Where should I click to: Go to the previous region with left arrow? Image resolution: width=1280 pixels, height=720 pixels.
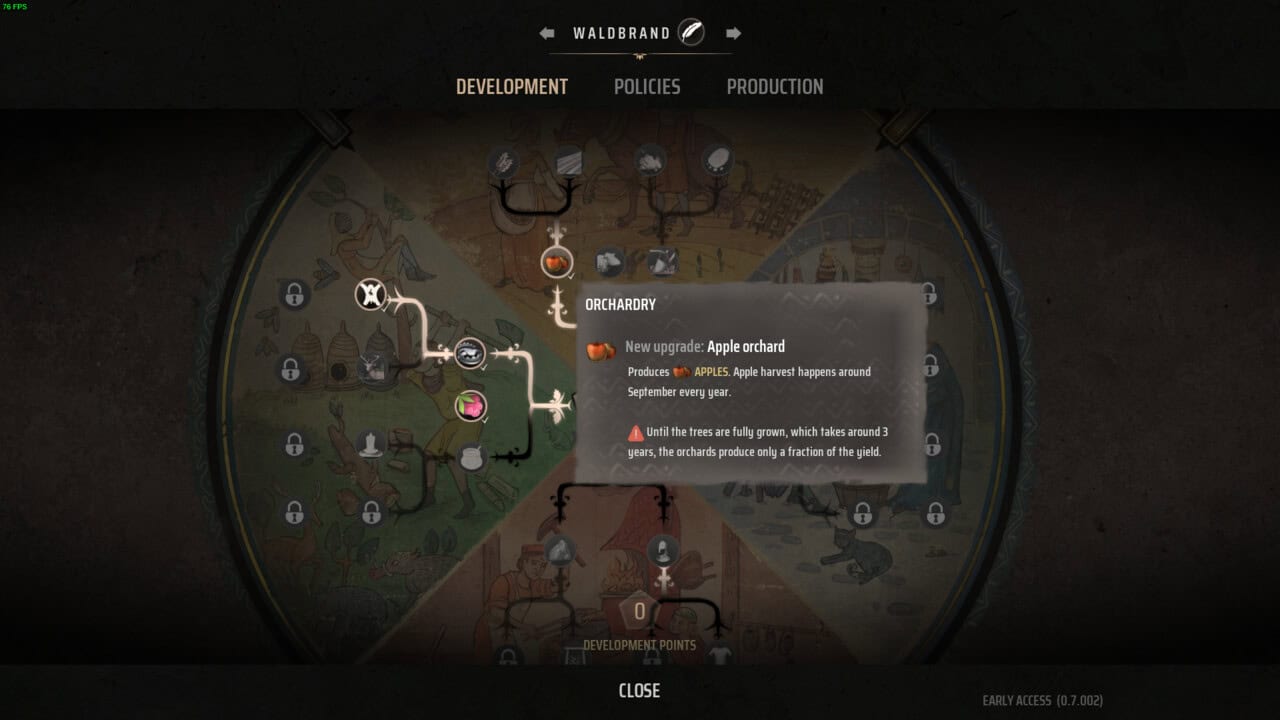(547, 33)
